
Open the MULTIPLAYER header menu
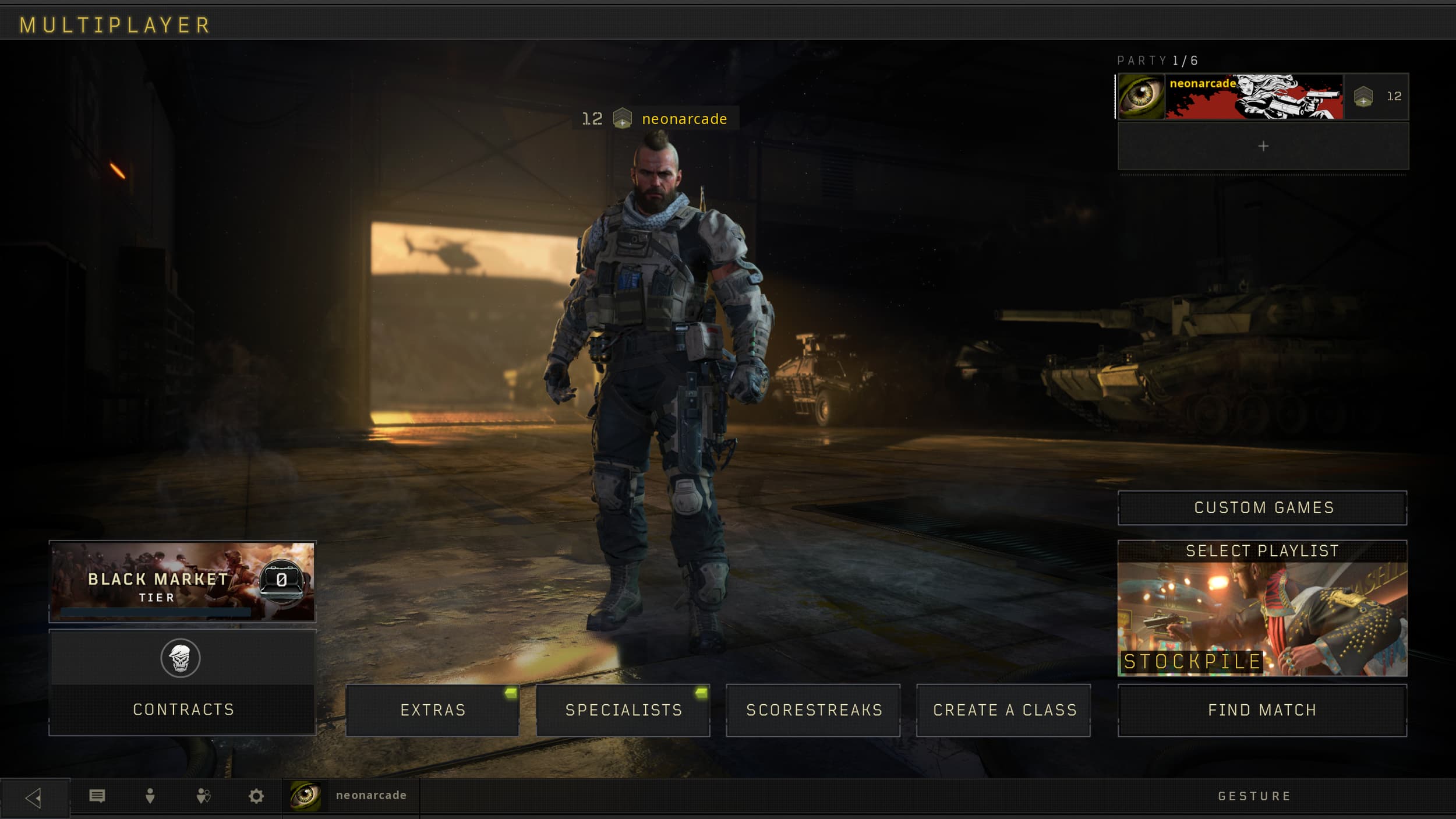point(115,24)
